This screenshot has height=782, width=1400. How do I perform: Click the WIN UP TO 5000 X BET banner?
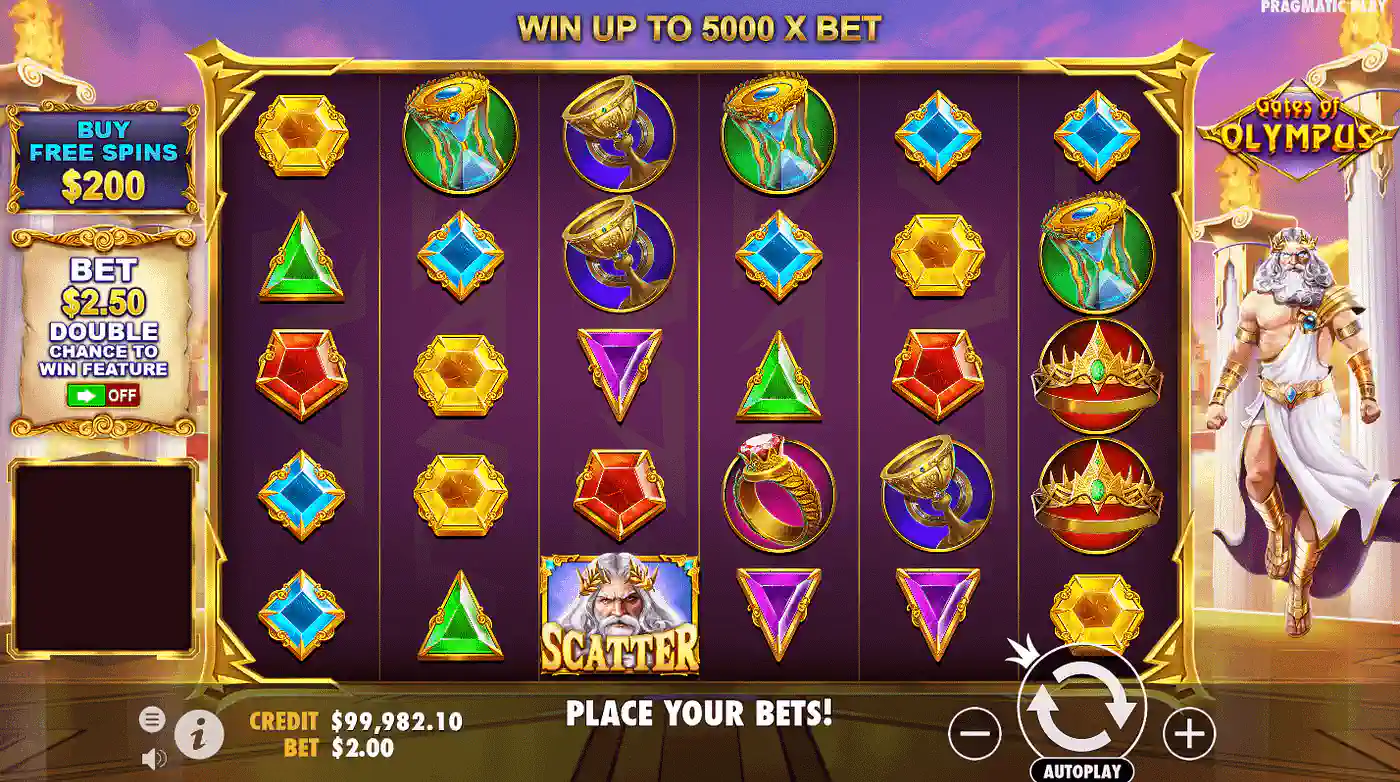[700, 26]
